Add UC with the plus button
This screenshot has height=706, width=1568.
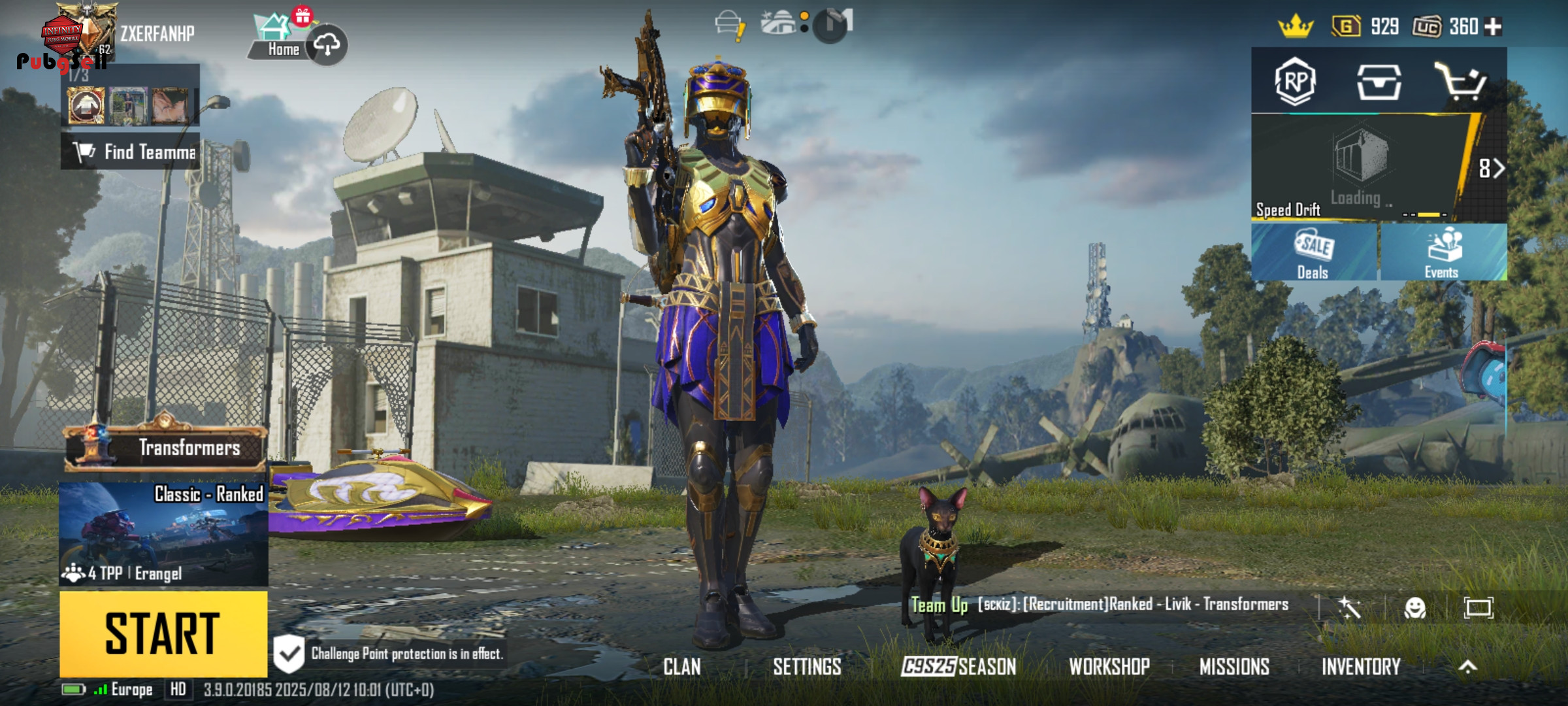(x=1494, y=26)
